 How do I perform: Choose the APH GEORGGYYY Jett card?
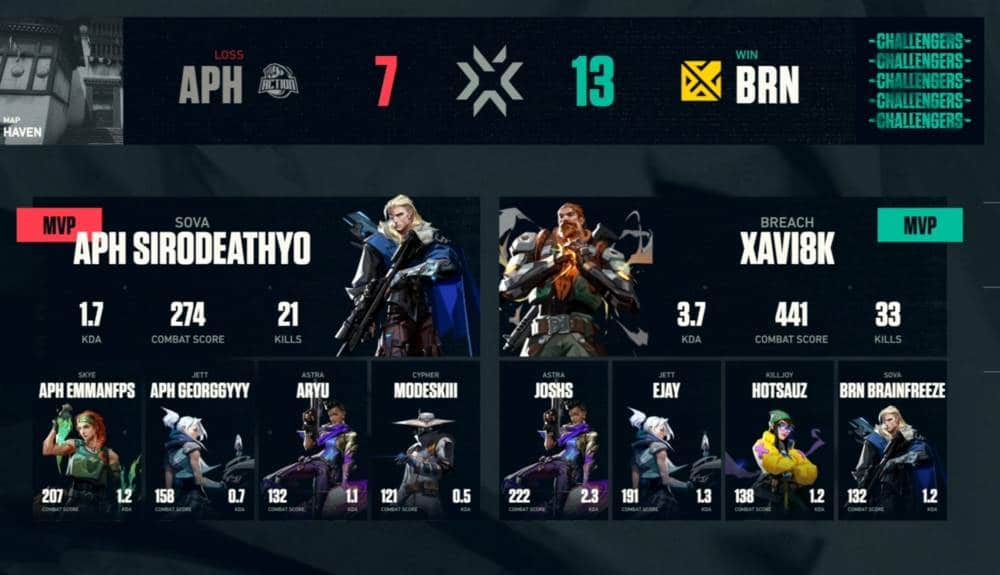coord(201,440)
